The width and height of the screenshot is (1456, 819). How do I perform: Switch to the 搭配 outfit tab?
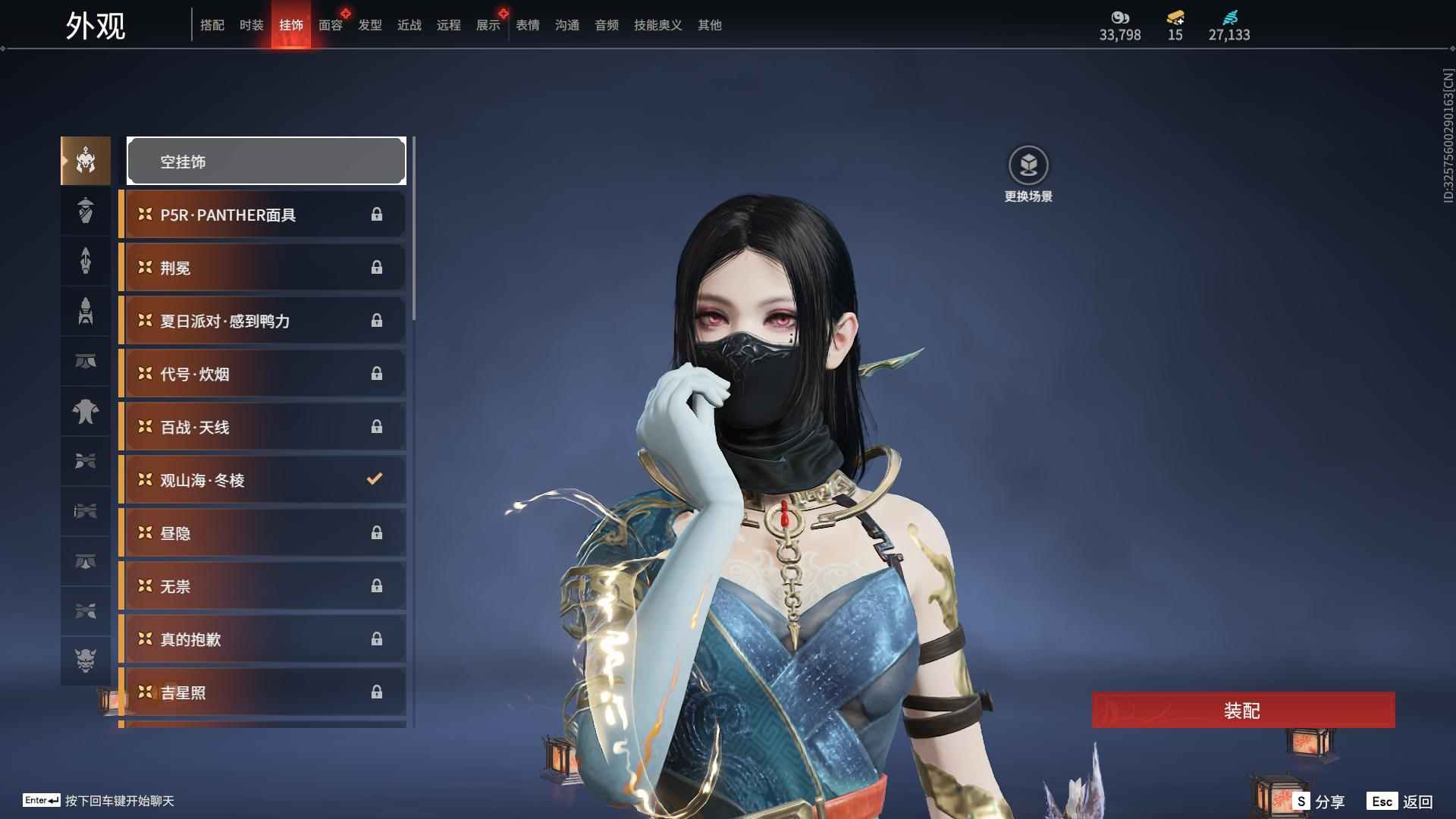click(x=212, y=25)
